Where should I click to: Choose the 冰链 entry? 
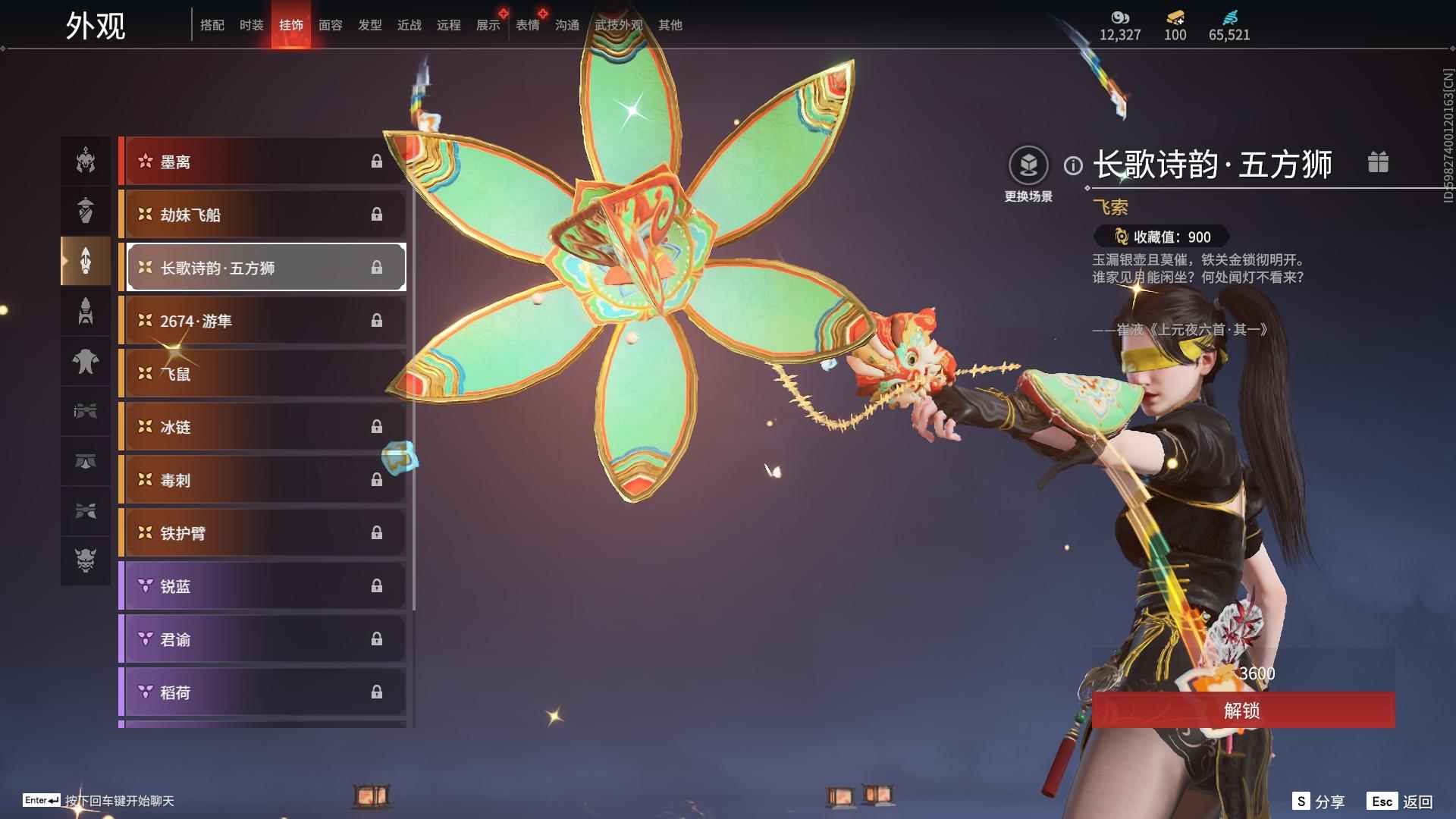tap(262, 427)
